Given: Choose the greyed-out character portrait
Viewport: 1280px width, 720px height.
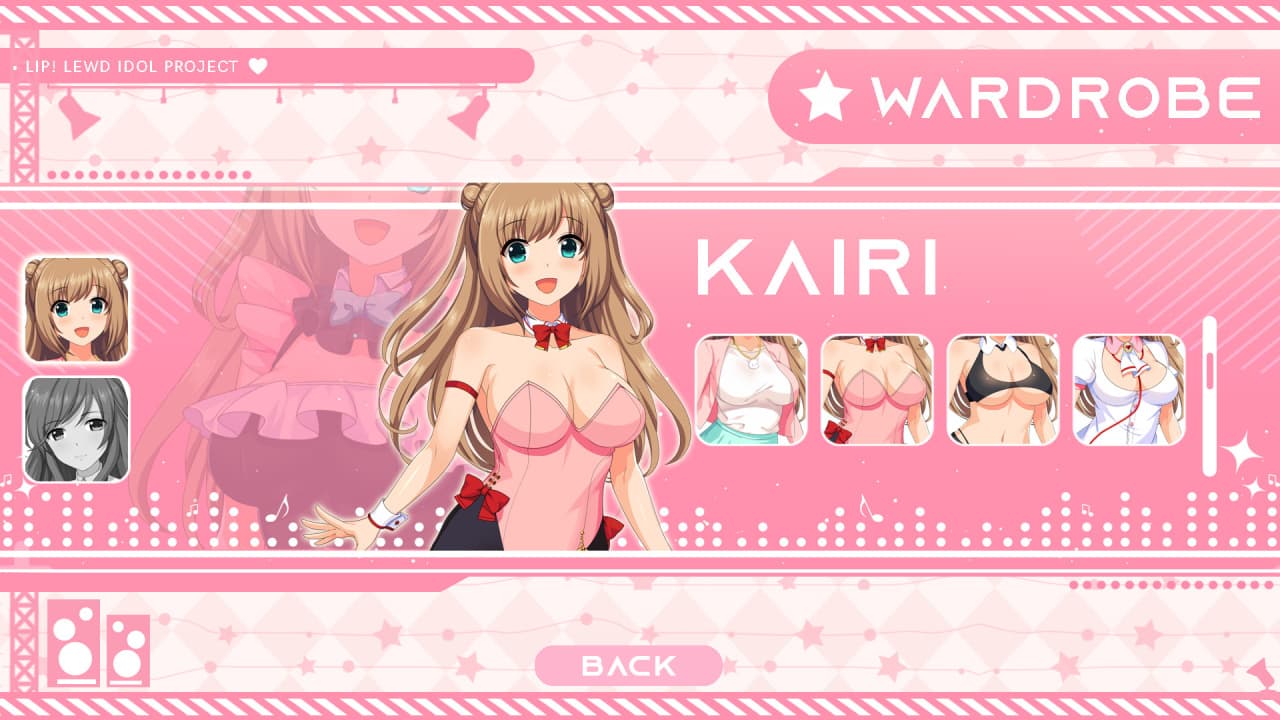Looking at the screenshot, I should point(77,429).
